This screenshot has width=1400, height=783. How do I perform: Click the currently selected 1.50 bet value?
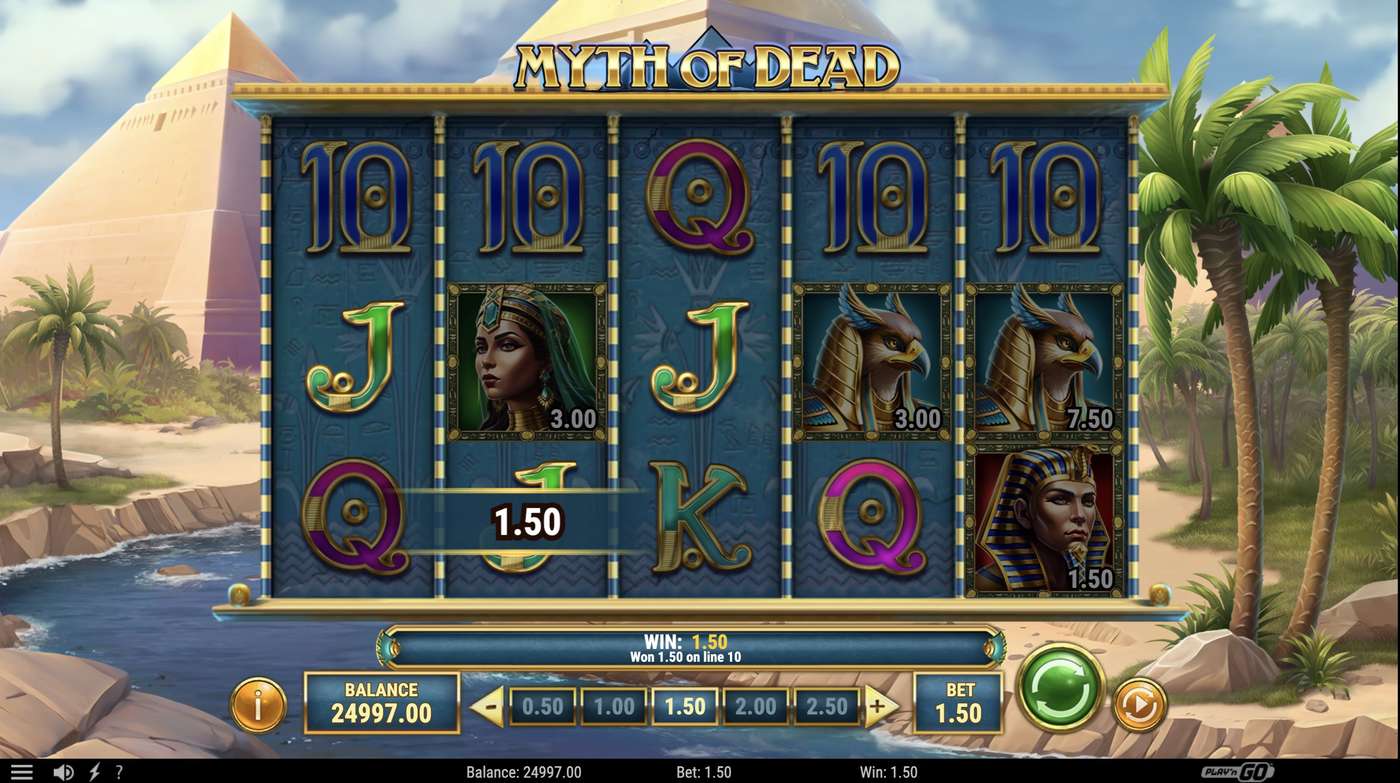point(683,705)
